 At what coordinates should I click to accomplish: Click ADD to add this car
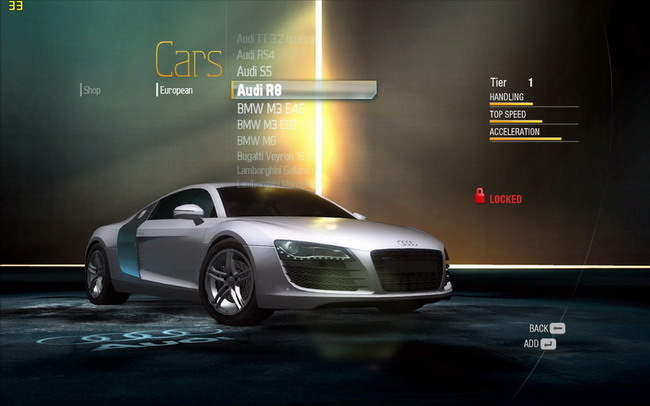pos(540,344)
